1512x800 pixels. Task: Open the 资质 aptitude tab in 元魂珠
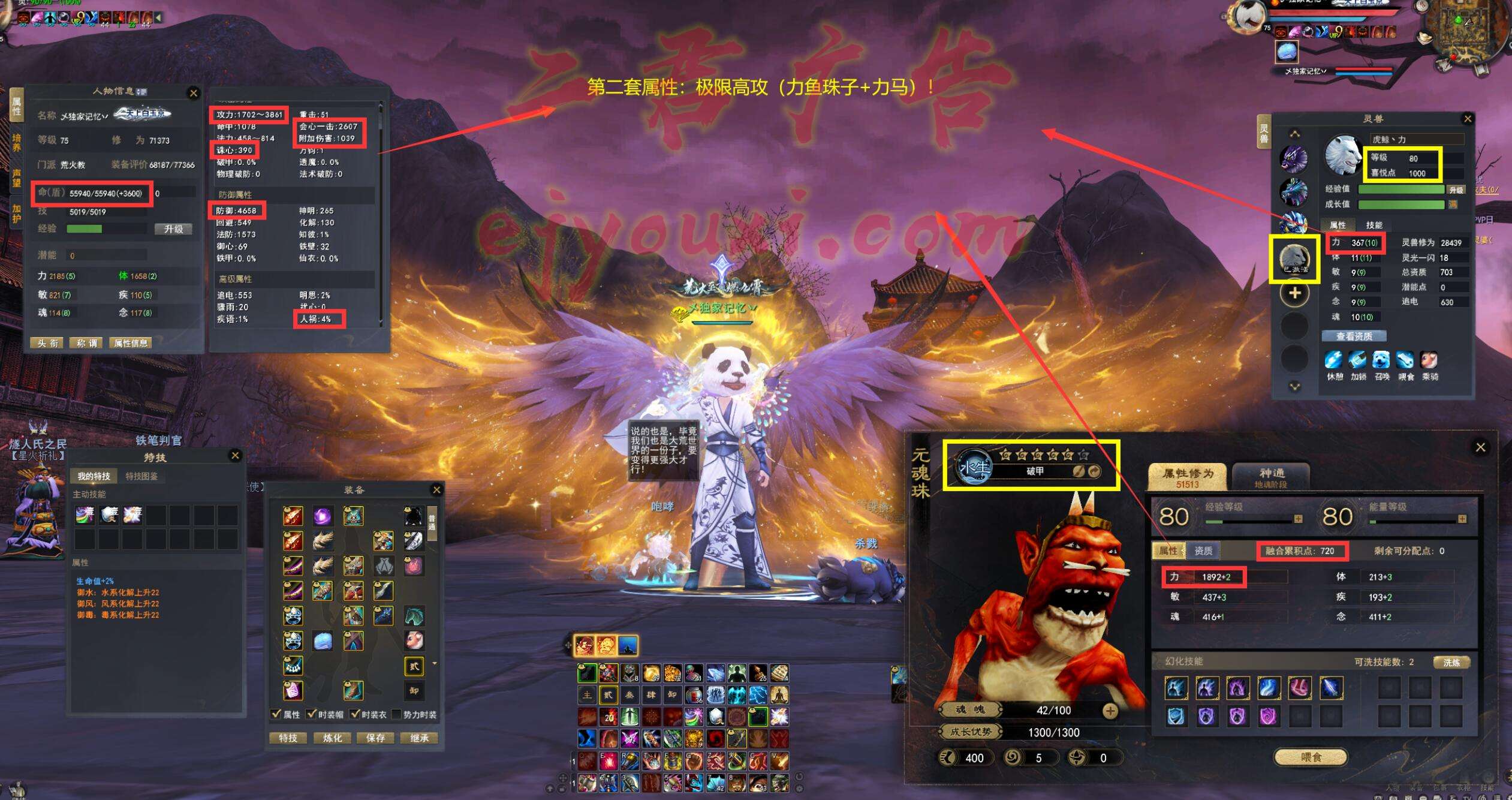(1203, 551)
